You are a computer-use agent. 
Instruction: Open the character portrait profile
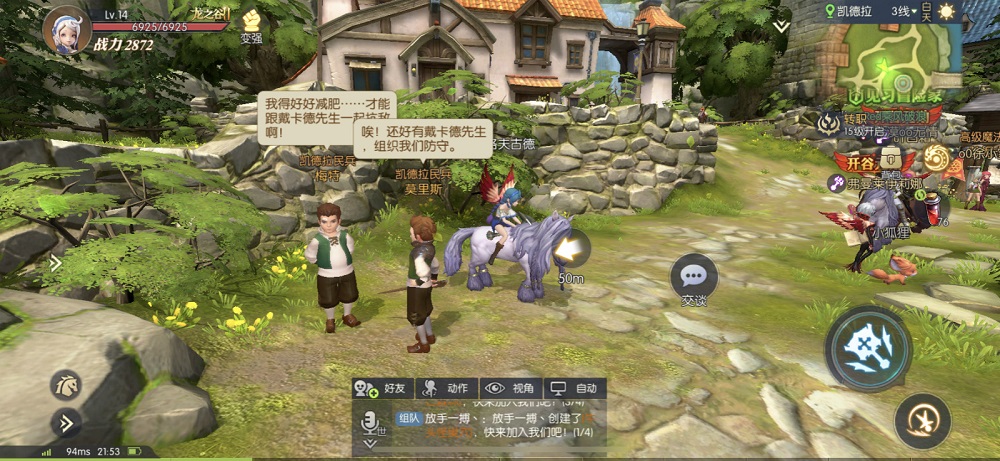tap(66, 29)
